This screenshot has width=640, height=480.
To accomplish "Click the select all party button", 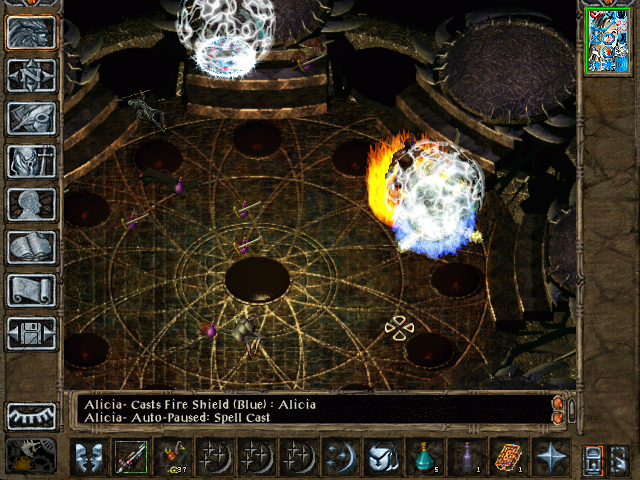I will coord(593,457).
